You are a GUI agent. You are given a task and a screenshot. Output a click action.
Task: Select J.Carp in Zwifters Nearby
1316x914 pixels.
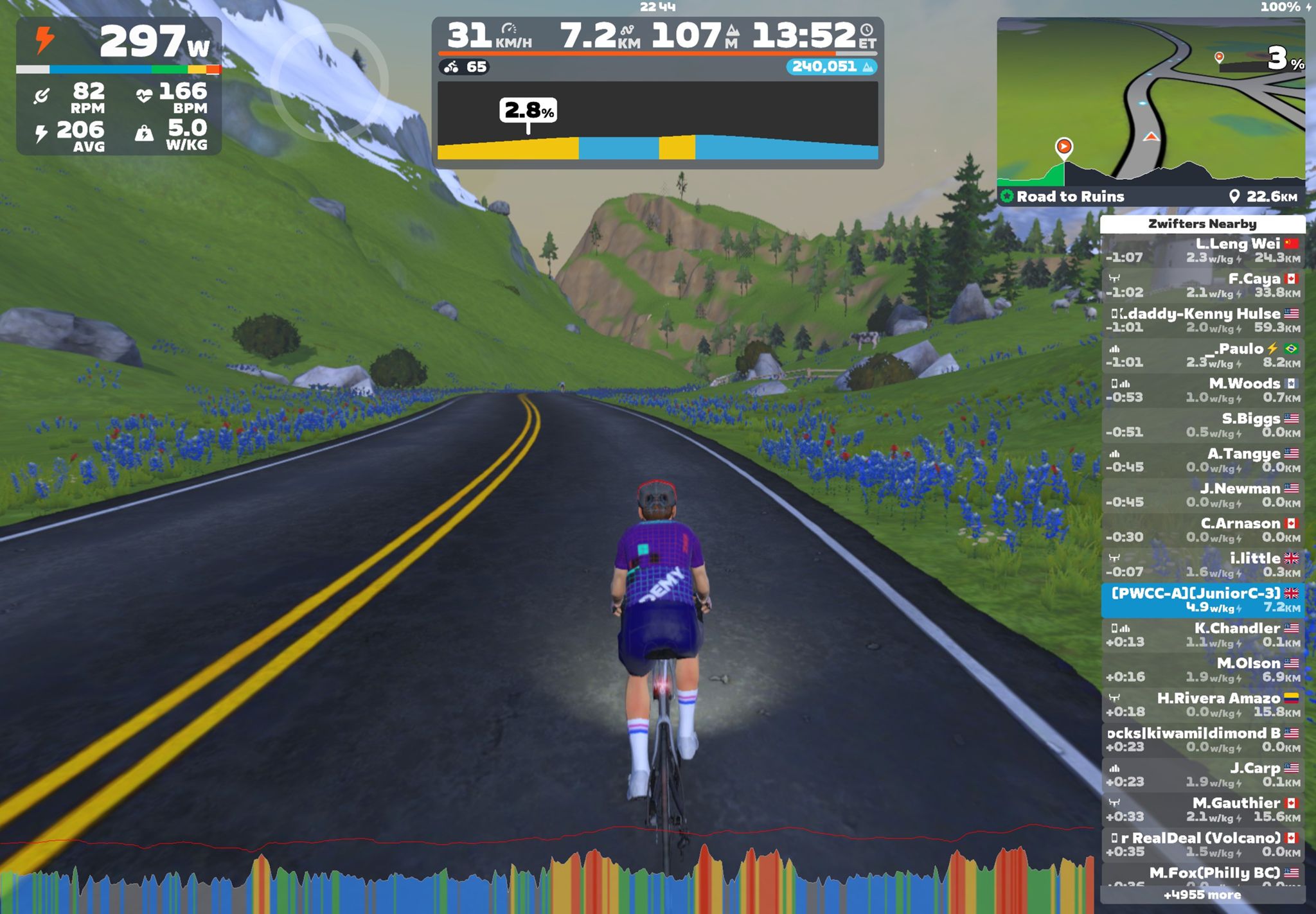[1203, 775]
